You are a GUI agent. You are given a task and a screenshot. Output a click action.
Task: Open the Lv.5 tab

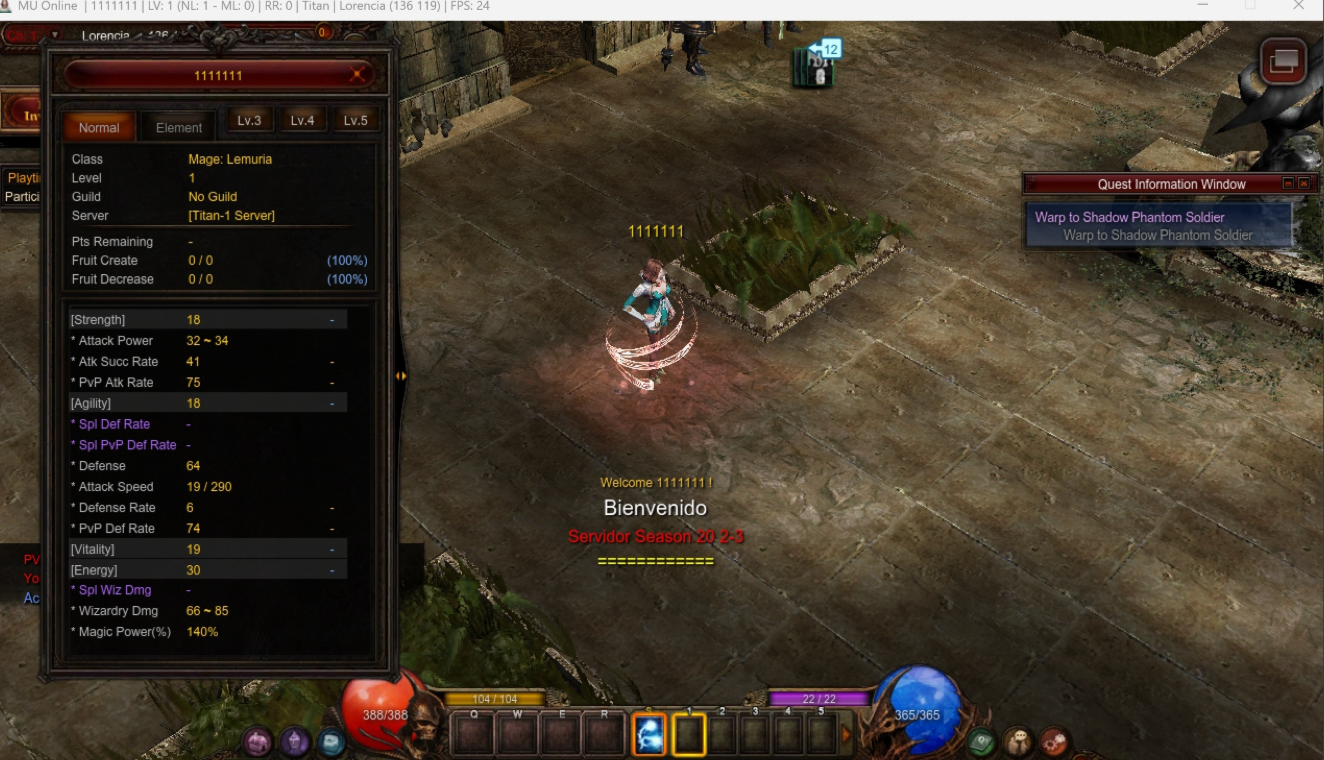coord(355,121)
